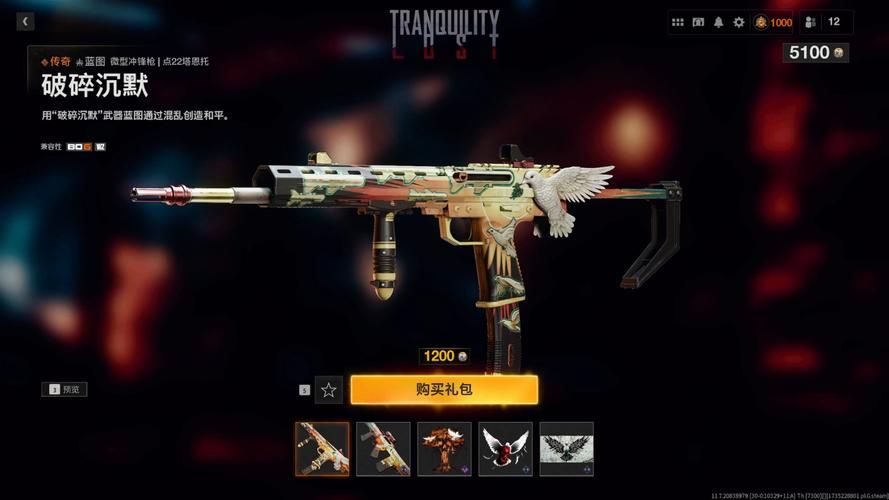View the mushroom cloud dove item thumbnail

445,448
